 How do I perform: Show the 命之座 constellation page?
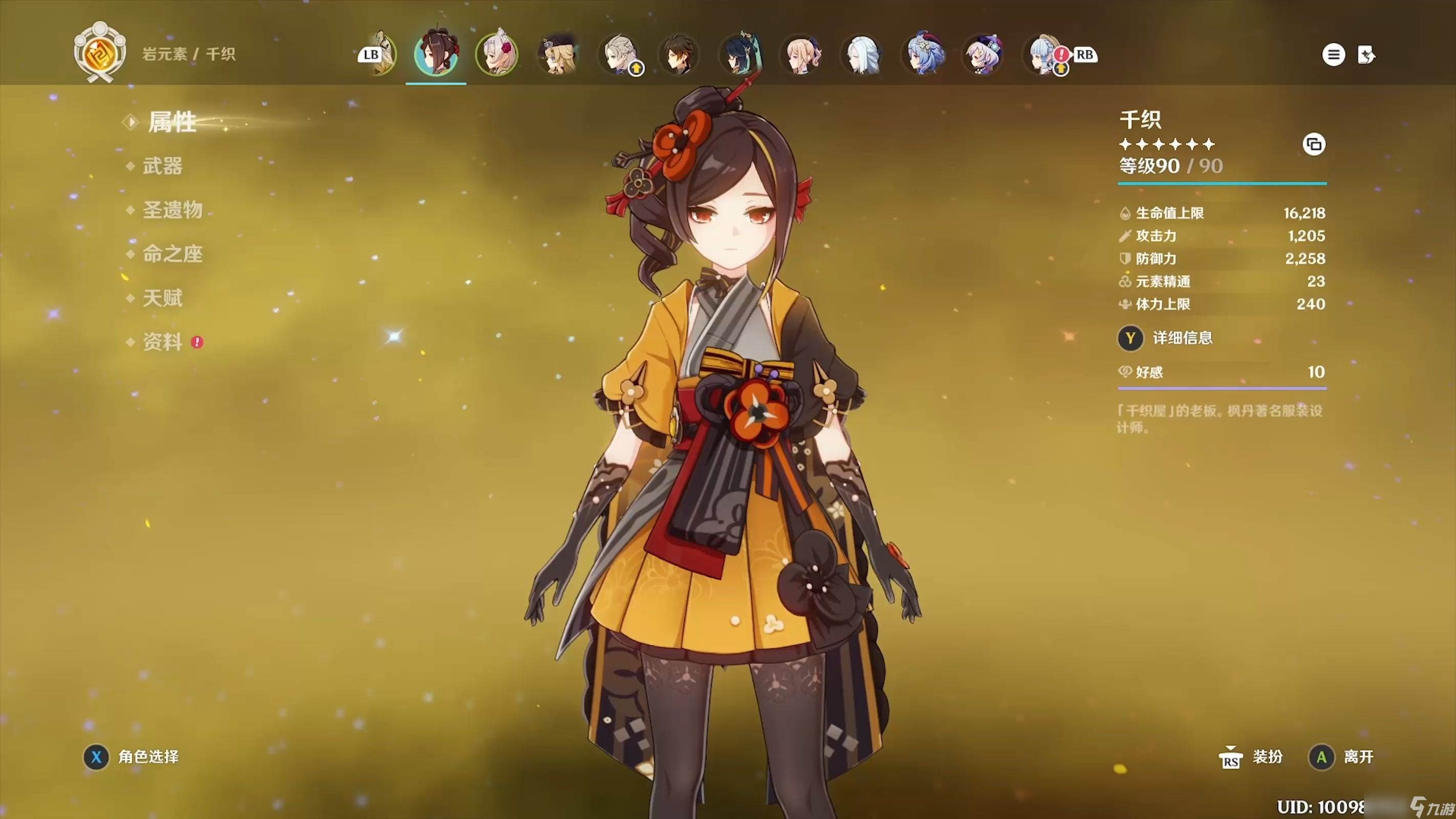point(173,254)
